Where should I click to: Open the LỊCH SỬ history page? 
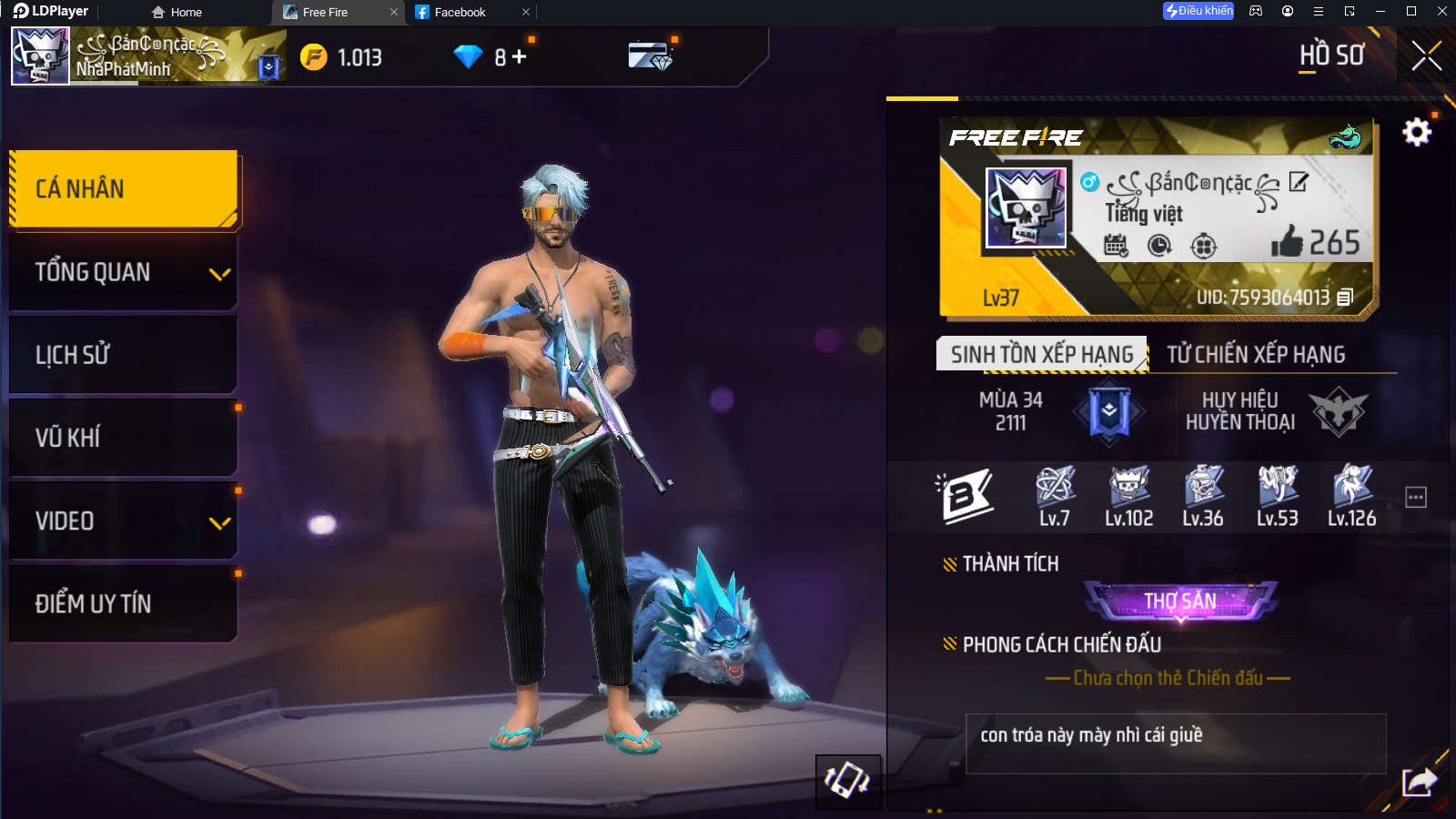124,355
